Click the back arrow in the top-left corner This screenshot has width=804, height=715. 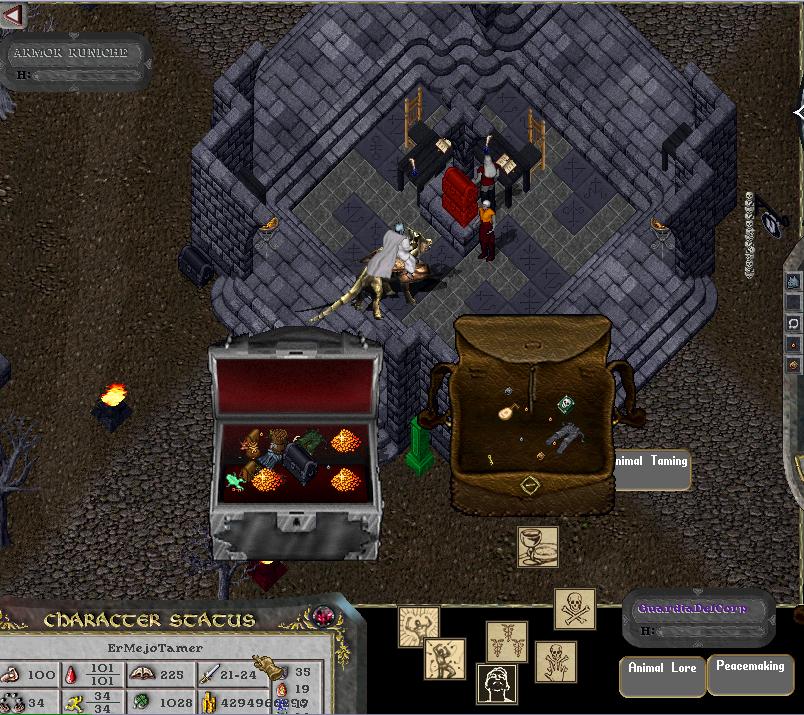(x=13, y=16)
